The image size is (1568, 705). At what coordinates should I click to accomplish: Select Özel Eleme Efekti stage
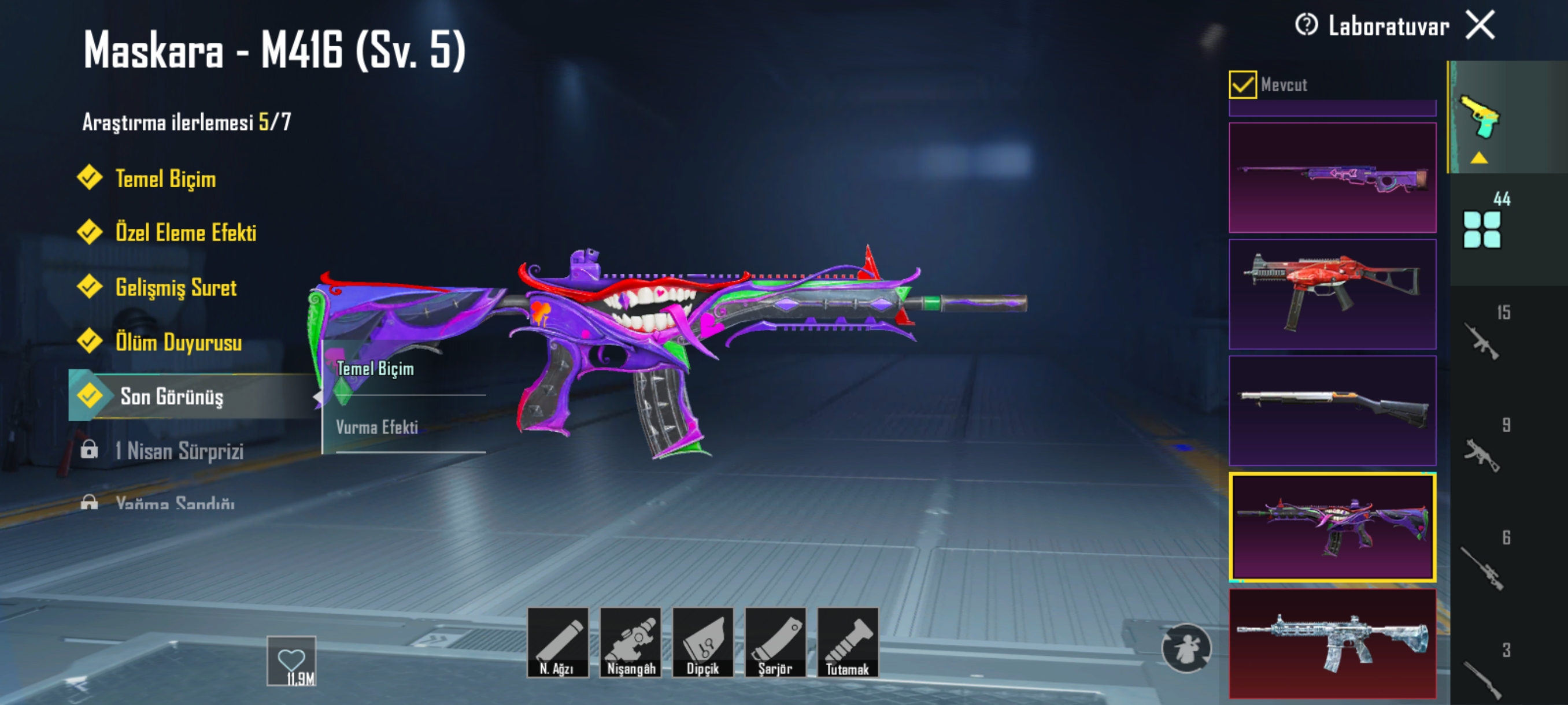[185, 233]
